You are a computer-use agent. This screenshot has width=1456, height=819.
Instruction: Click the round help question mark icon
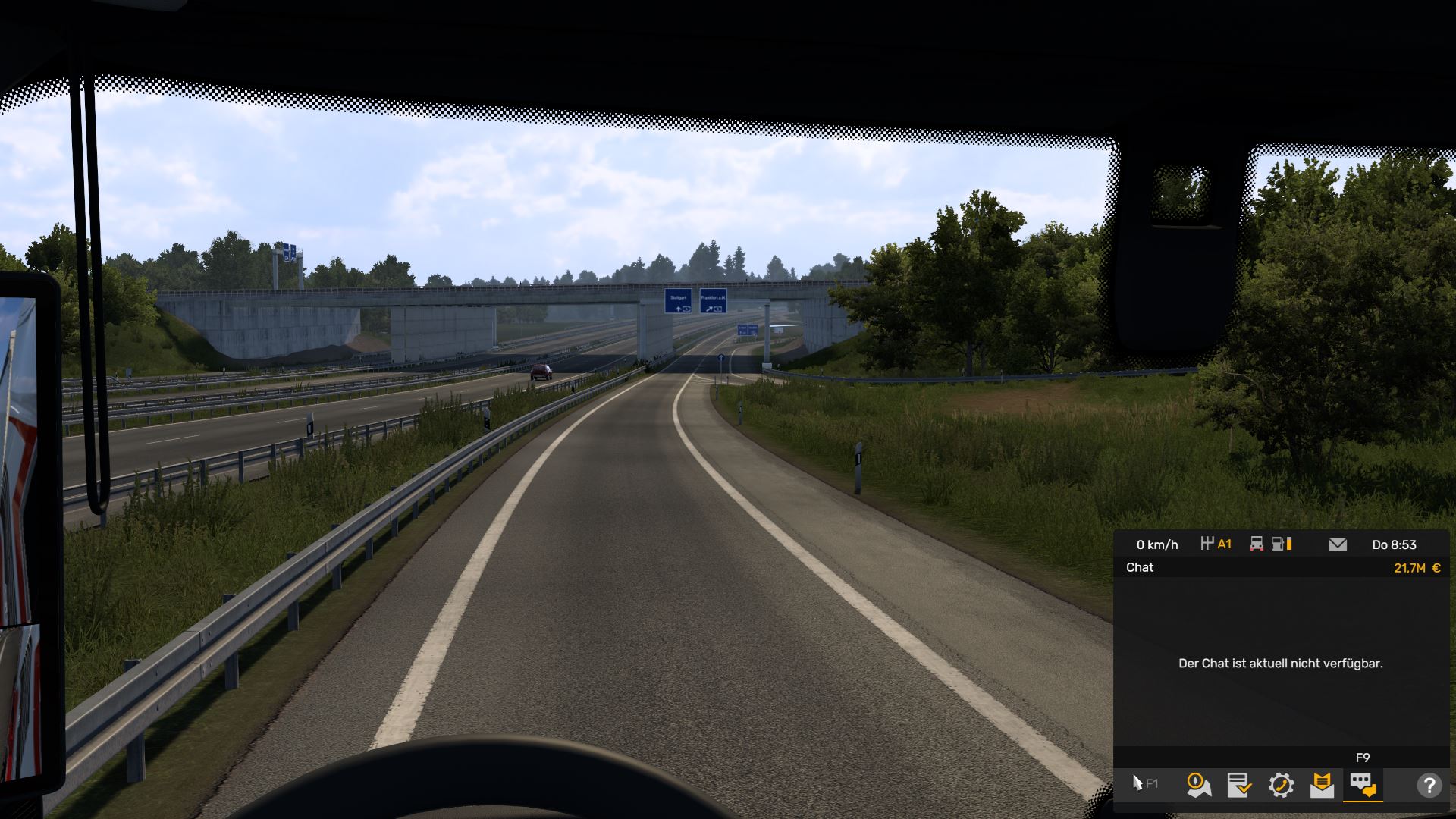click(x=1429, y=785)
